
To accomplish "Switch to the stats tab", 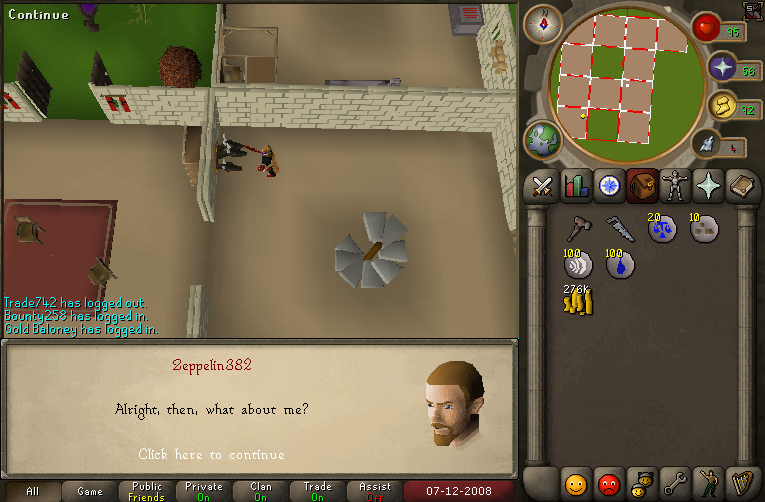I will (575, 186).
